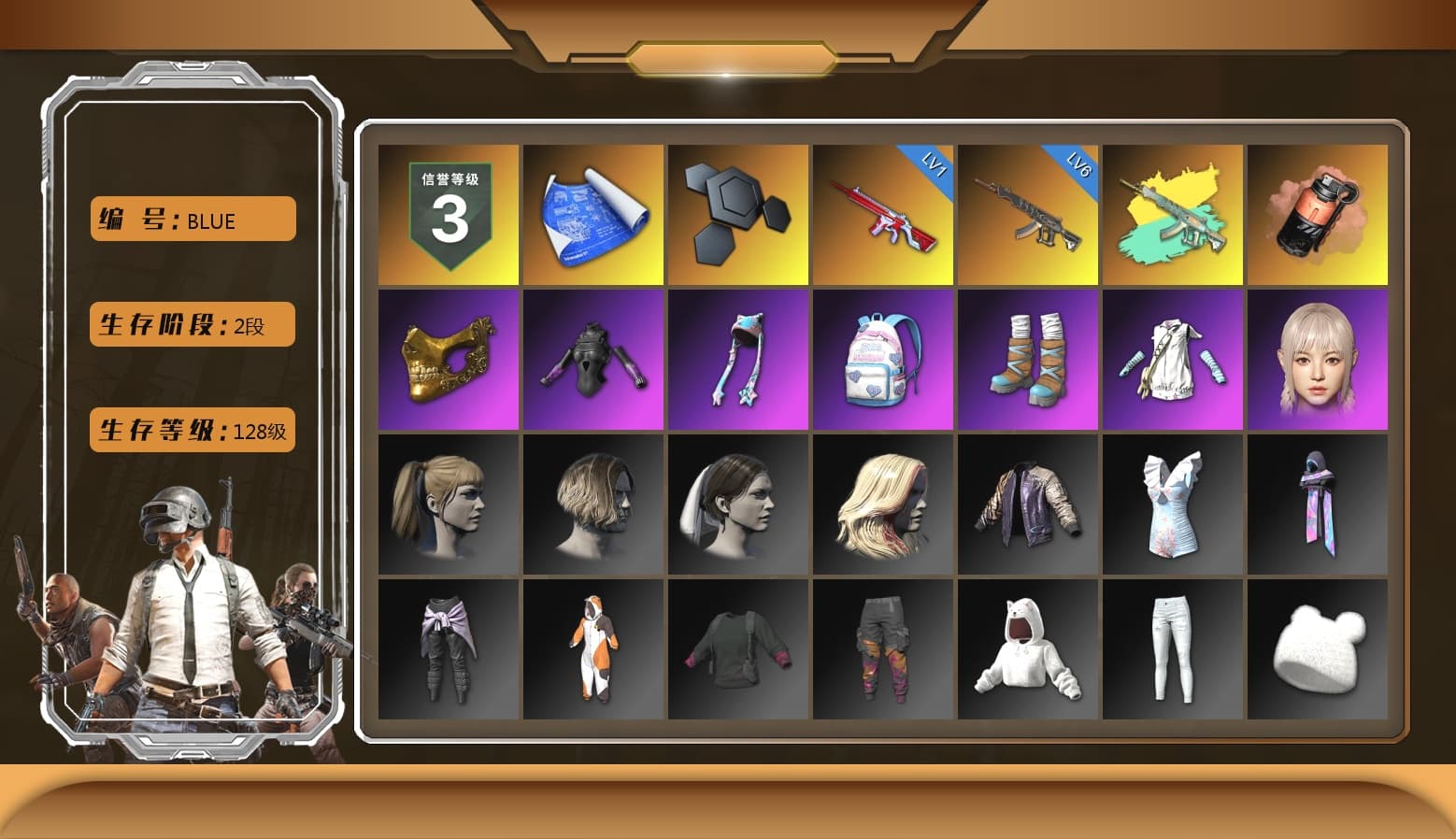Click the 编号 BLUE label

(192, 219)
